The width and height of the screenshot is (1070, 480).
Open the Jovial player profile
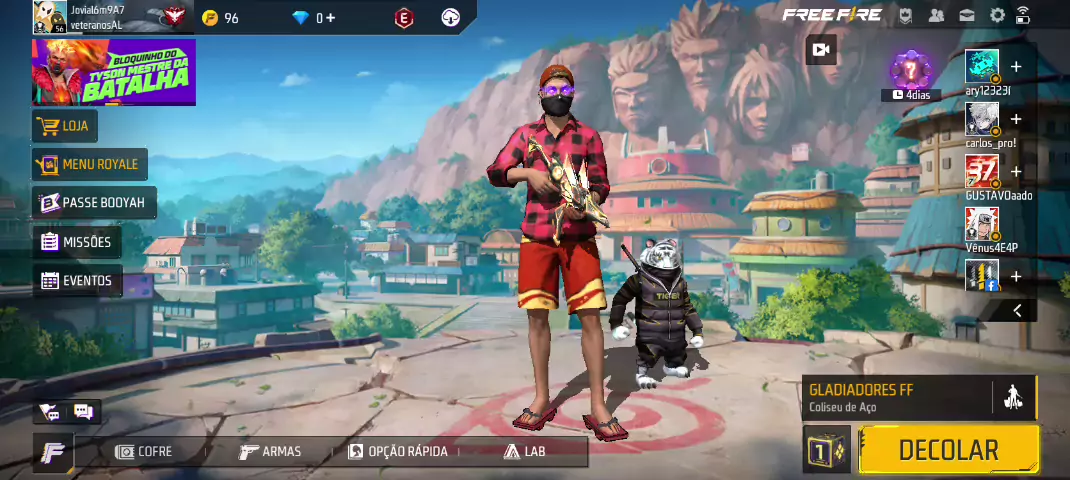(x=50, y=17)
